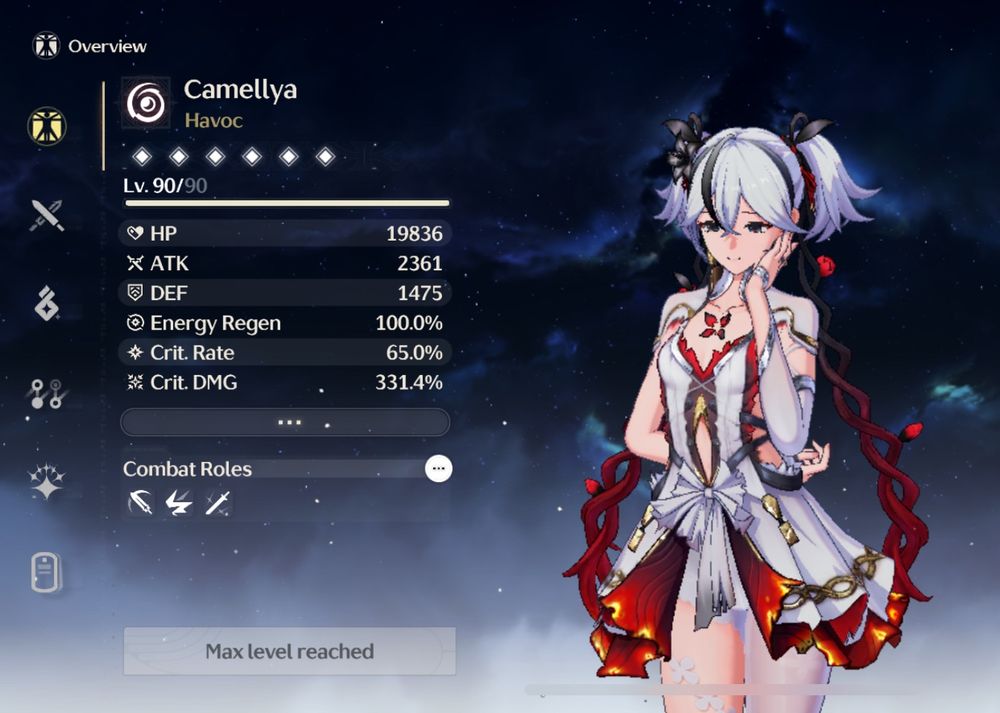This screenshot has height=713, width=1000.
Task: Show Combat Roles details via round ellipsis button
Action: 438,468
